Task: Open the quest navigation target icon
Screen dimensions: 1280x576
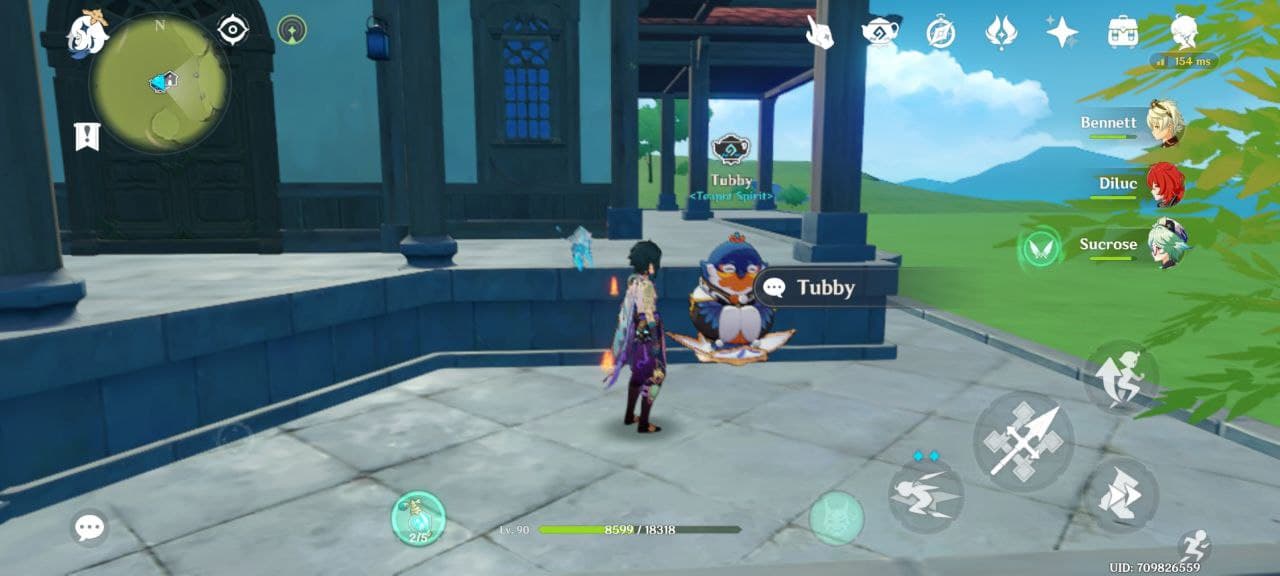Action: click(x=233, y=30)
